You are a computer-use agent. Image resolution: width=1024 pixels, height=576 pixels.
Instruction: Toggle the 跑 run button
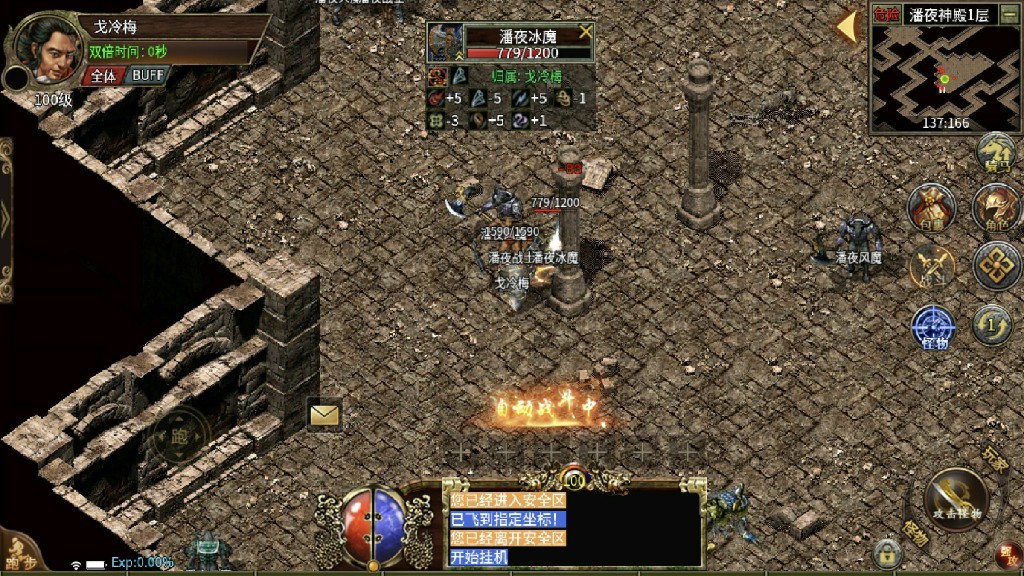coord(180,435)
